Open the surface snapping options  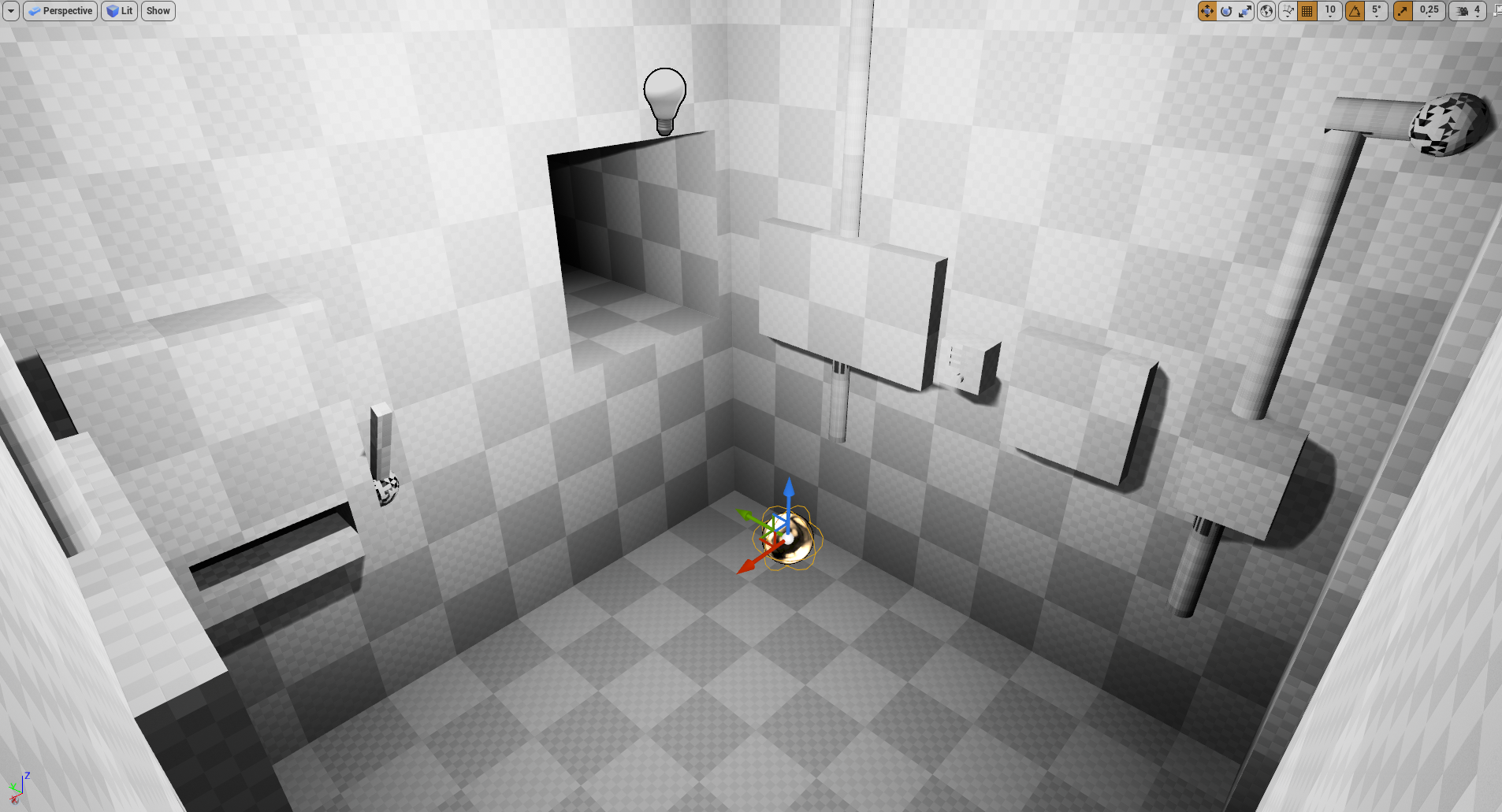(x=1286, y=11)
